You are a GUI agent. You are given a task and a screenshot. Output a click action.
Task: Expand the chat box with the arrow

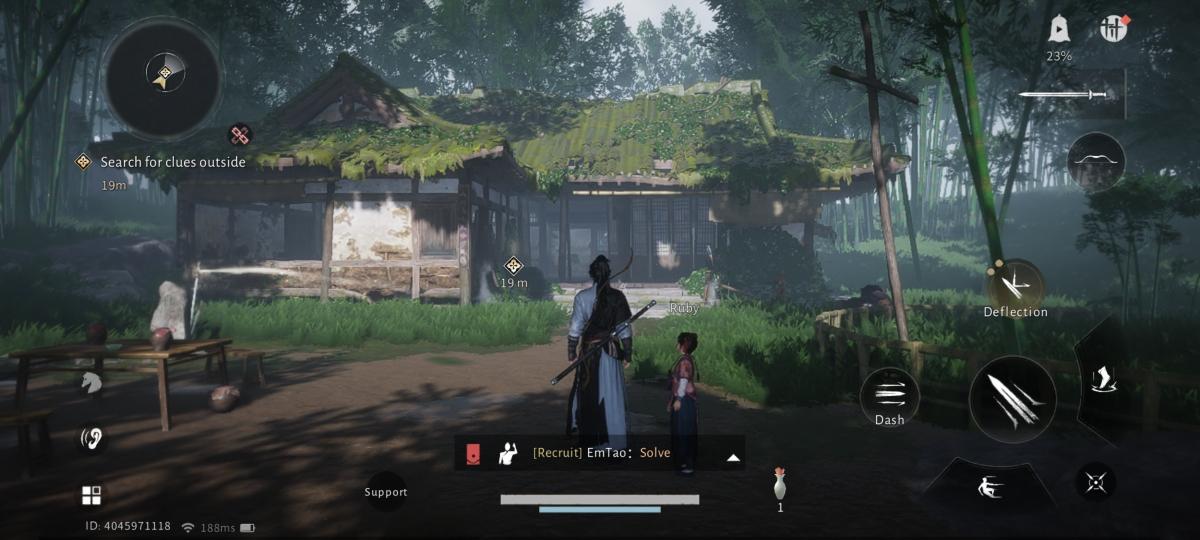pos(733,457)
